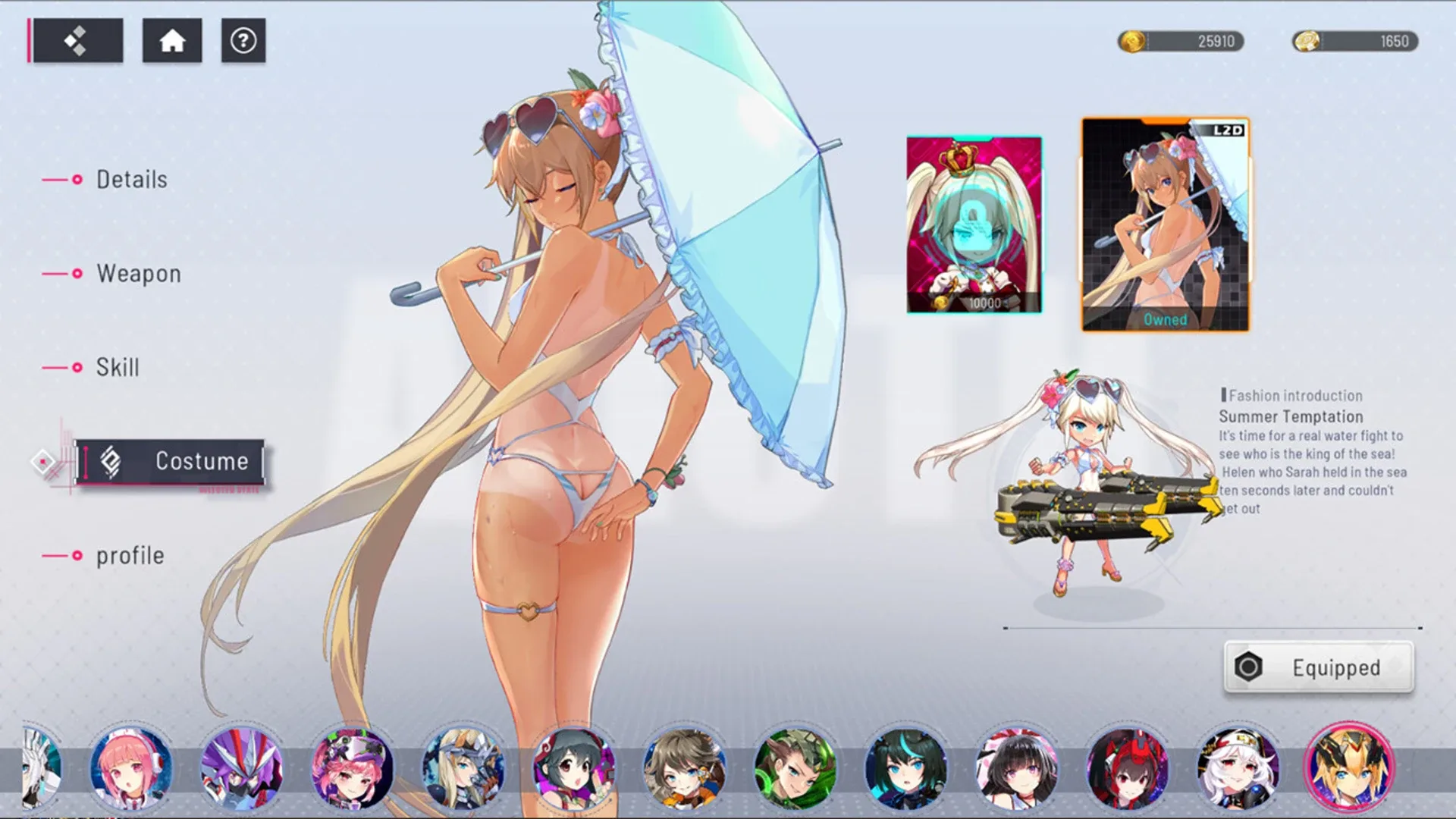Click the Costume section label

tap(201, 460)
